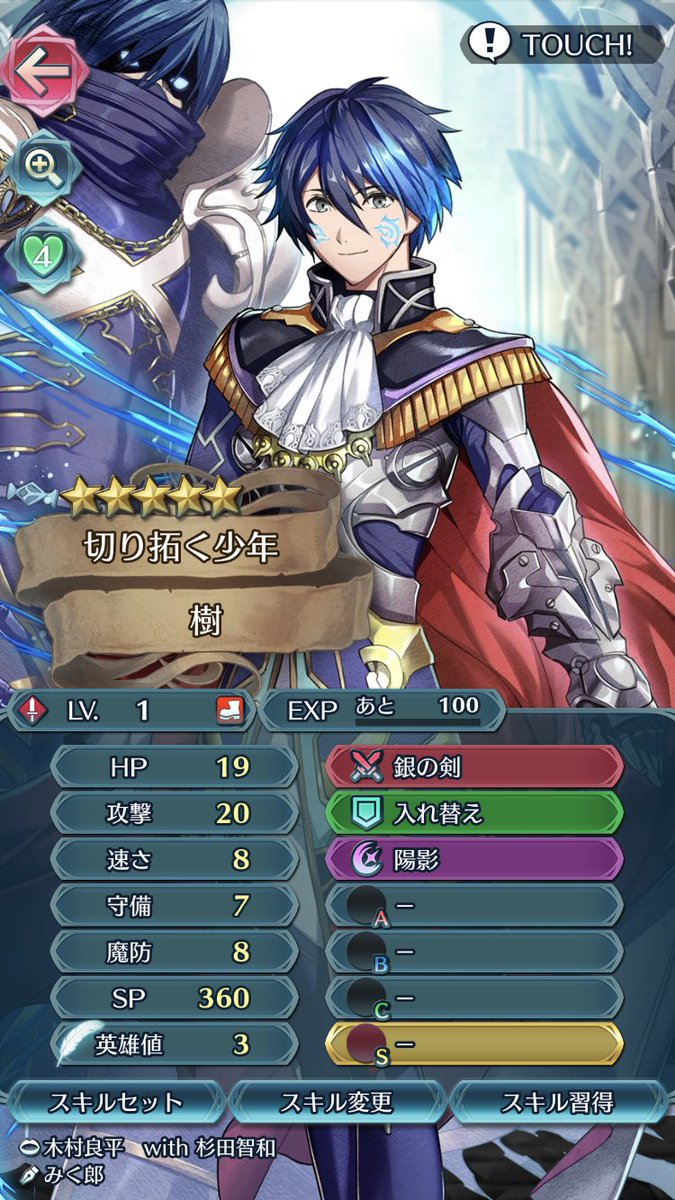Image resolution: width=675 pixels, height=1200 pixels.
Task: Tap the infantry boot movement icon
Action: [229, 710]
